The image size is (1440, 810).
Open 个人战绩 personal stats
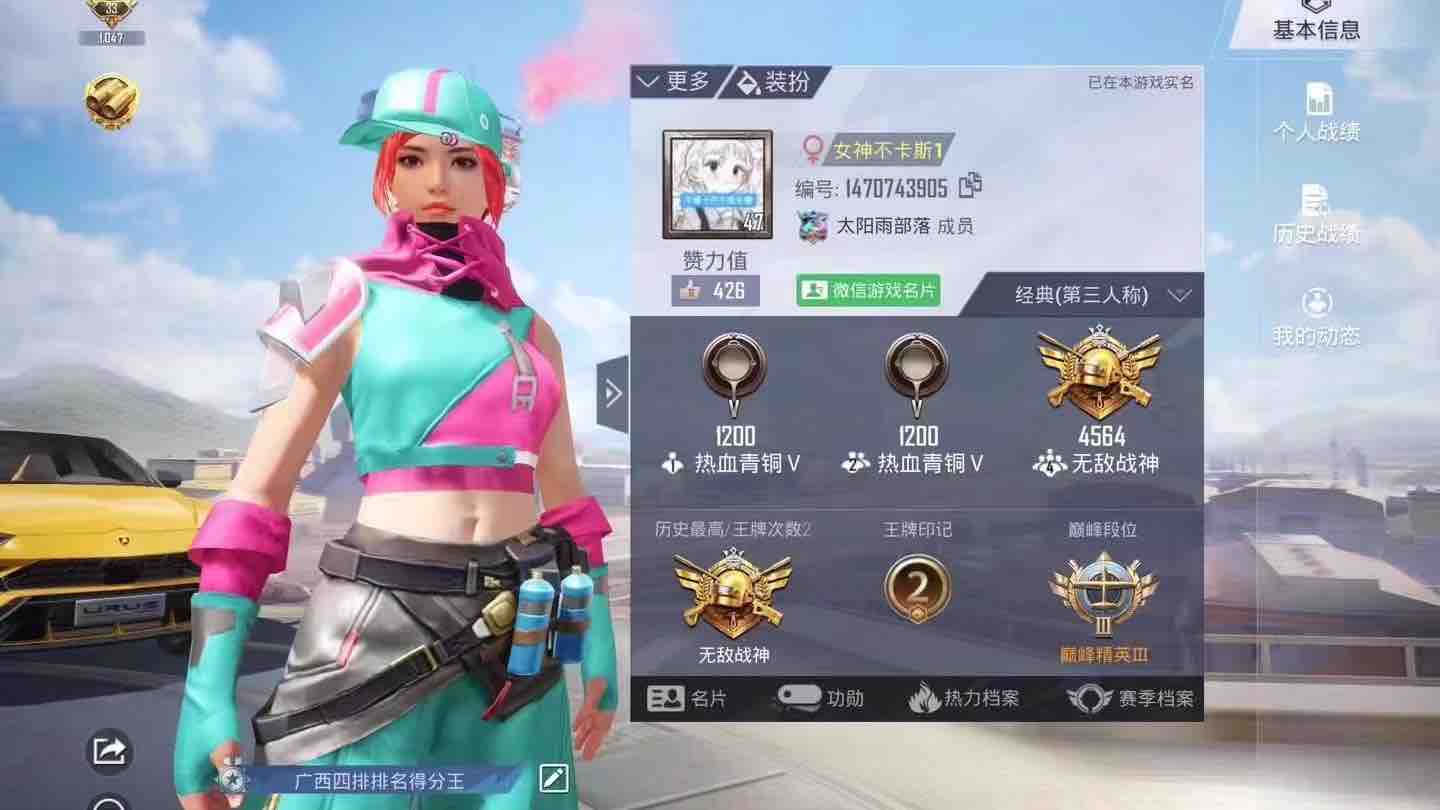(1317, 112)
